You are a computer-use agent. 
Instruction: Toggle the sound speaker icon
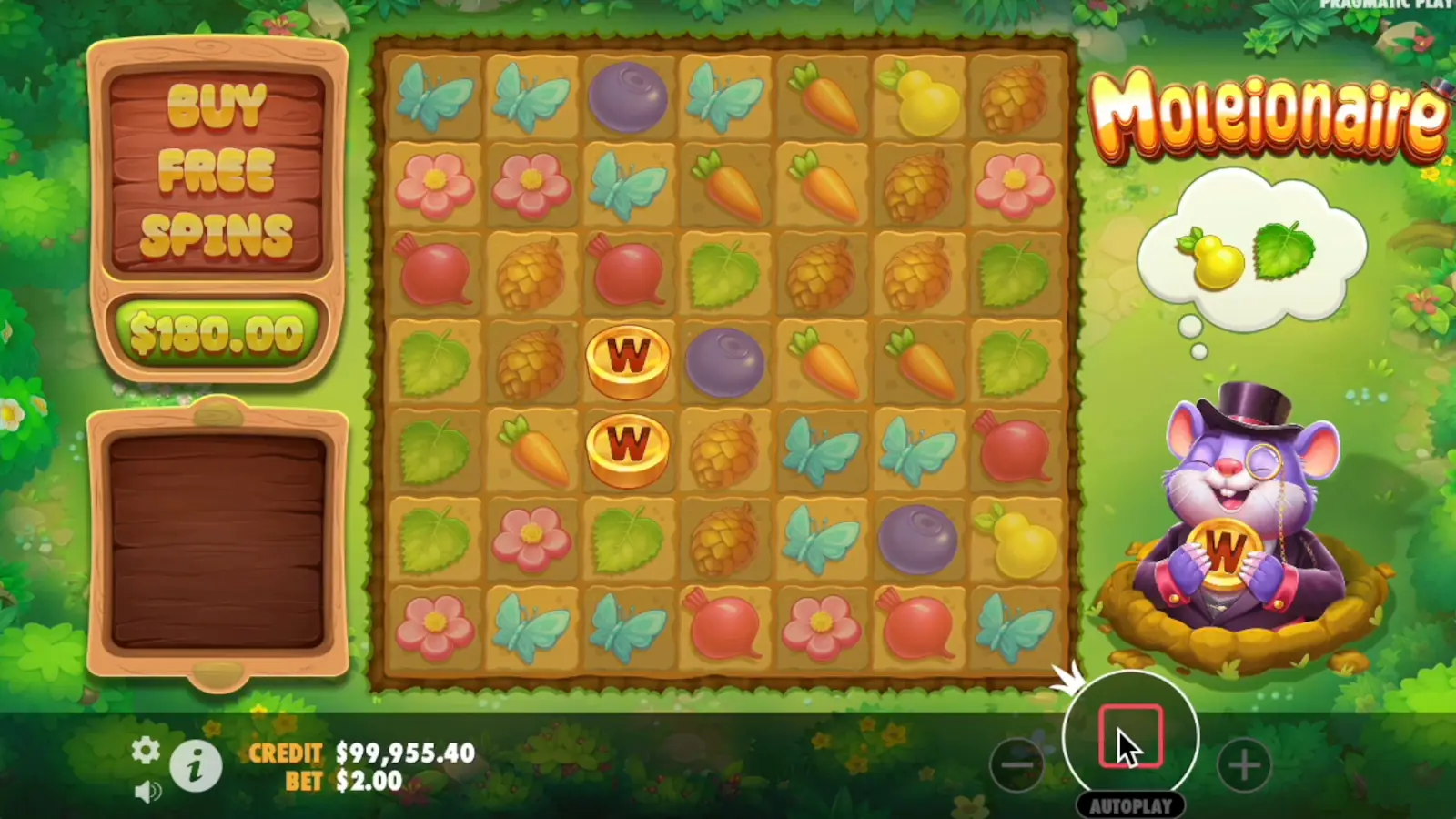pos(147,792)
